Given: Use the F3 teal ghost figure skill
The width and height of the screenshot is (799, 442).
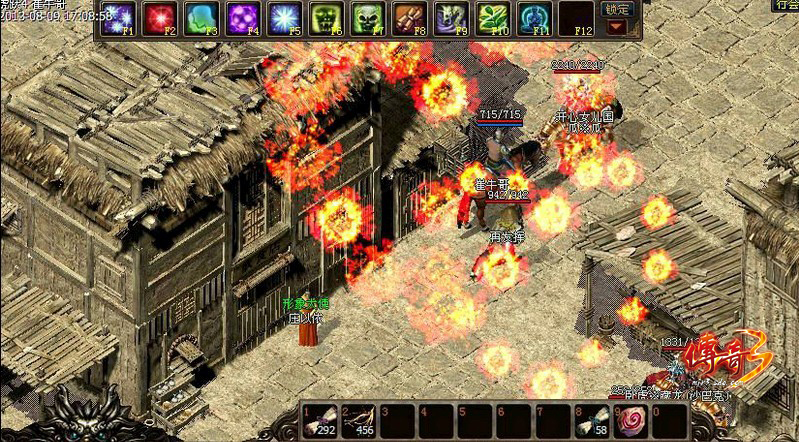Looking at the screenshot, I should click(201, 18).
